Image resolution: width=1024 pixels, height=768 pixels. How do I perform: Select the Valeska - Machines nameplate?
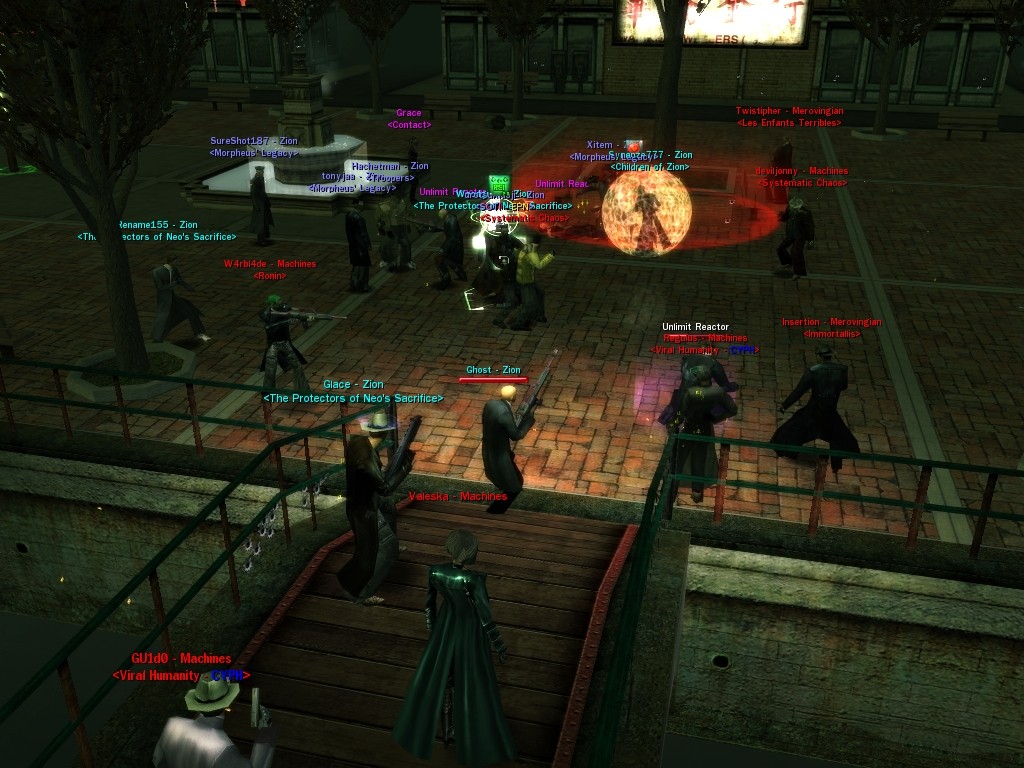pyautogui.click(x=457, y=496)
